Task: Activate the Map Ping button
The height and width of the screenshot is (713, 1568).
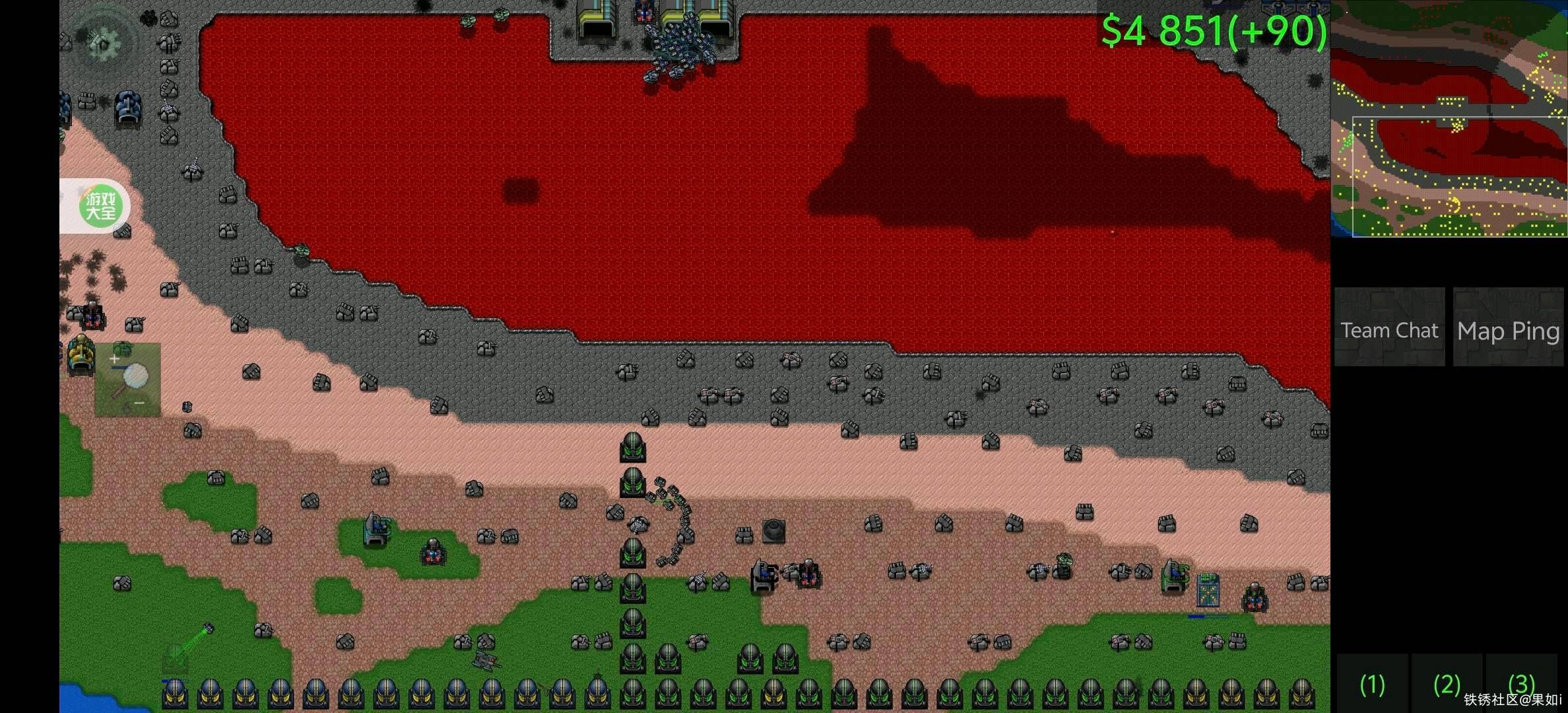Action: tap(1508, 328)
